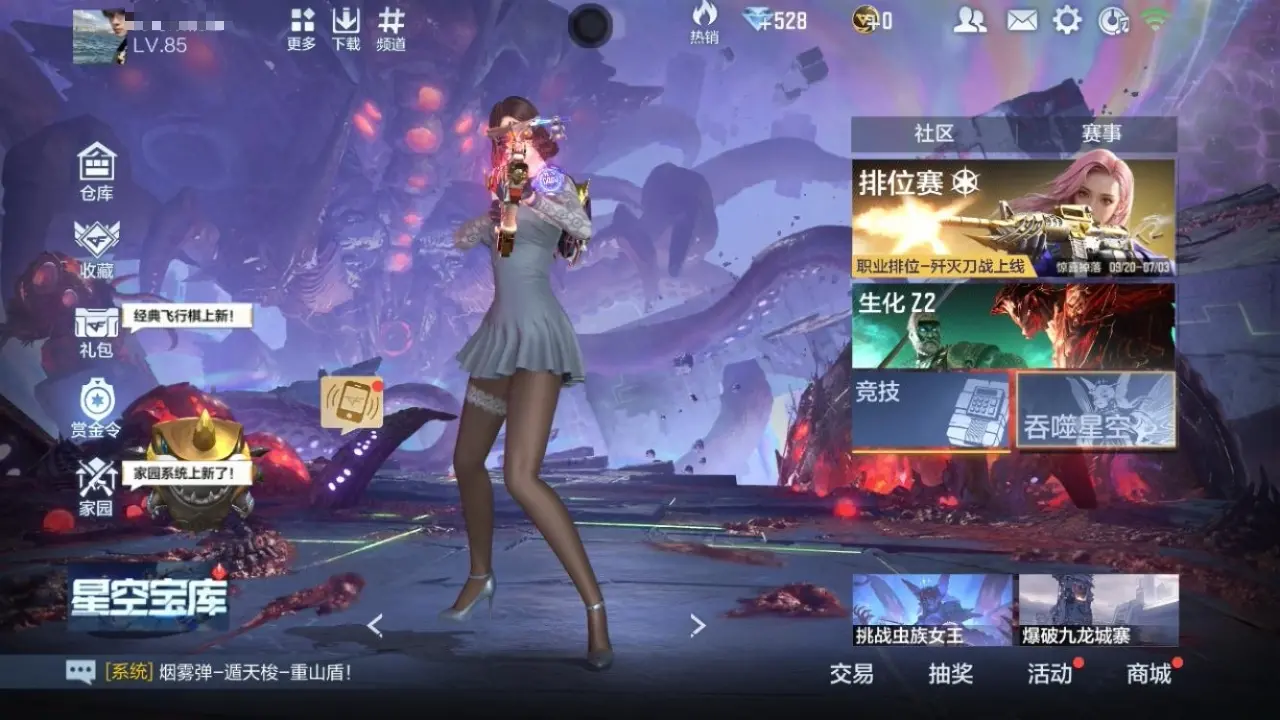This screenshot has width=1280, height=720.
Task: Open the 礼包 gift pack menu
Action: tap(97, 330)
